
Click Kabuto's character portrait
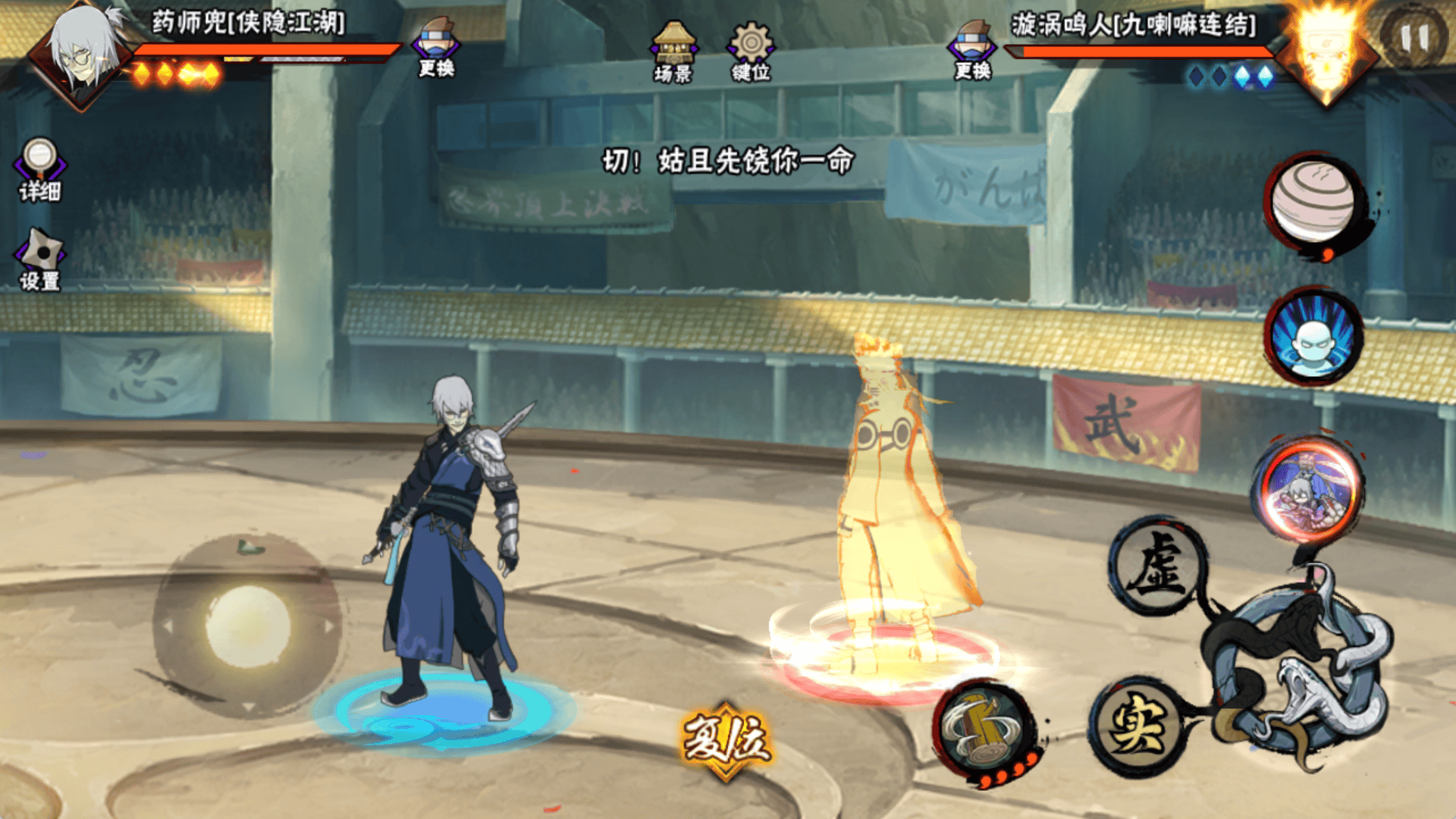point(82,53)
